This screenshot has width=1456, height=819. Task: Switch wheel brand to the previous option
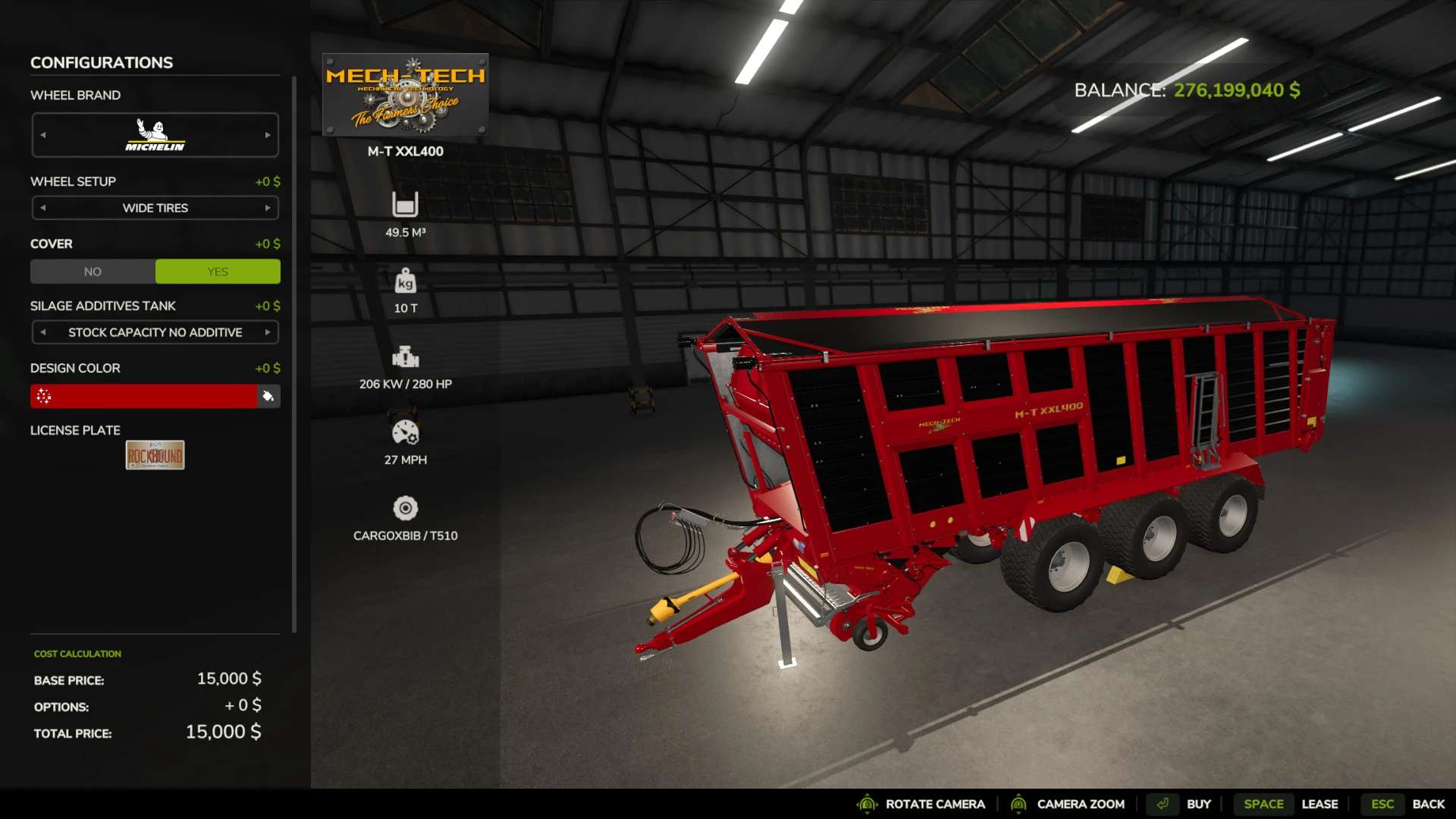(43, 135)
